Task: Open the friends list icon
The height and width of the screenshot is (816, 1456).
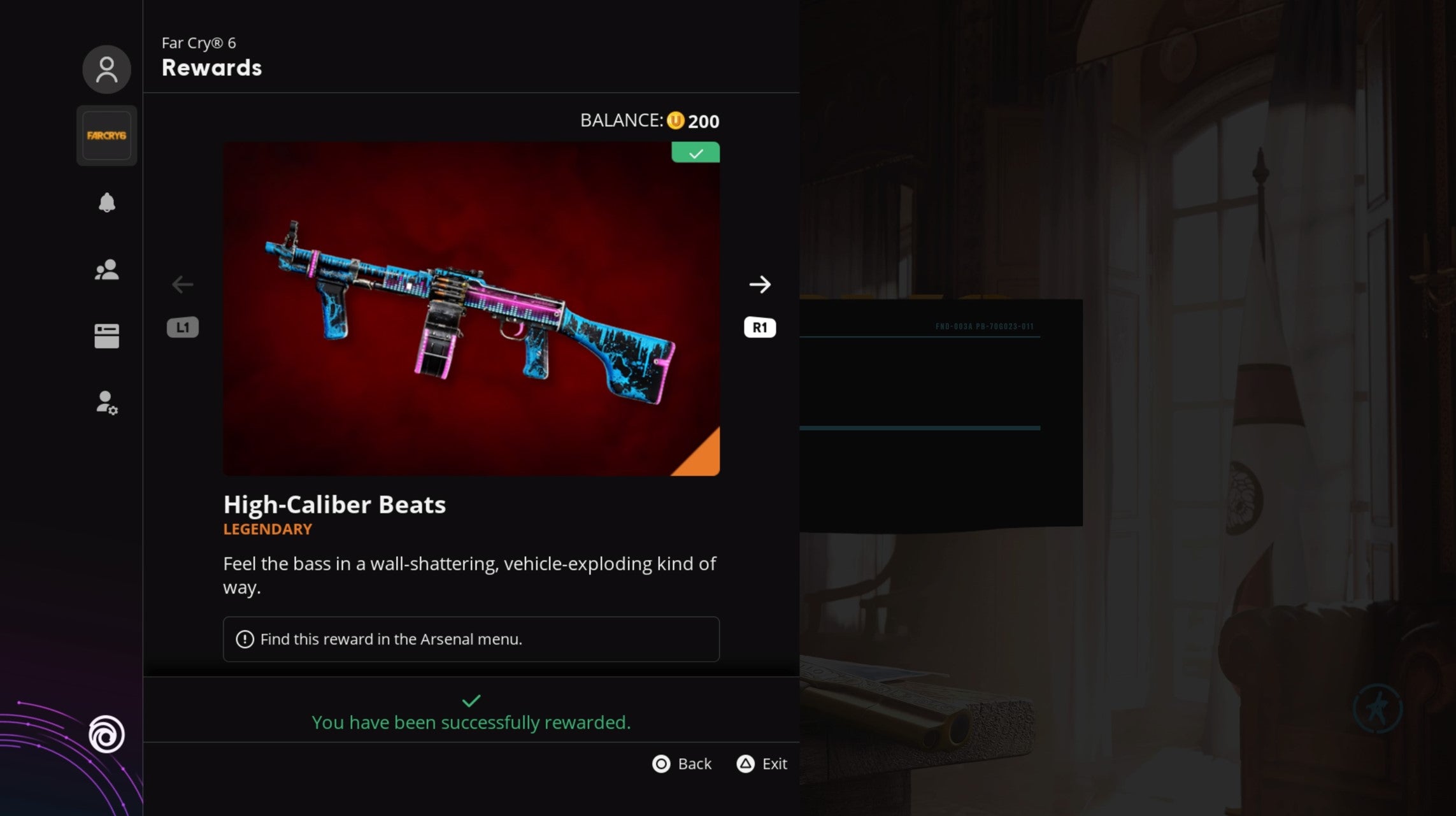Action: tap(106, 269)
